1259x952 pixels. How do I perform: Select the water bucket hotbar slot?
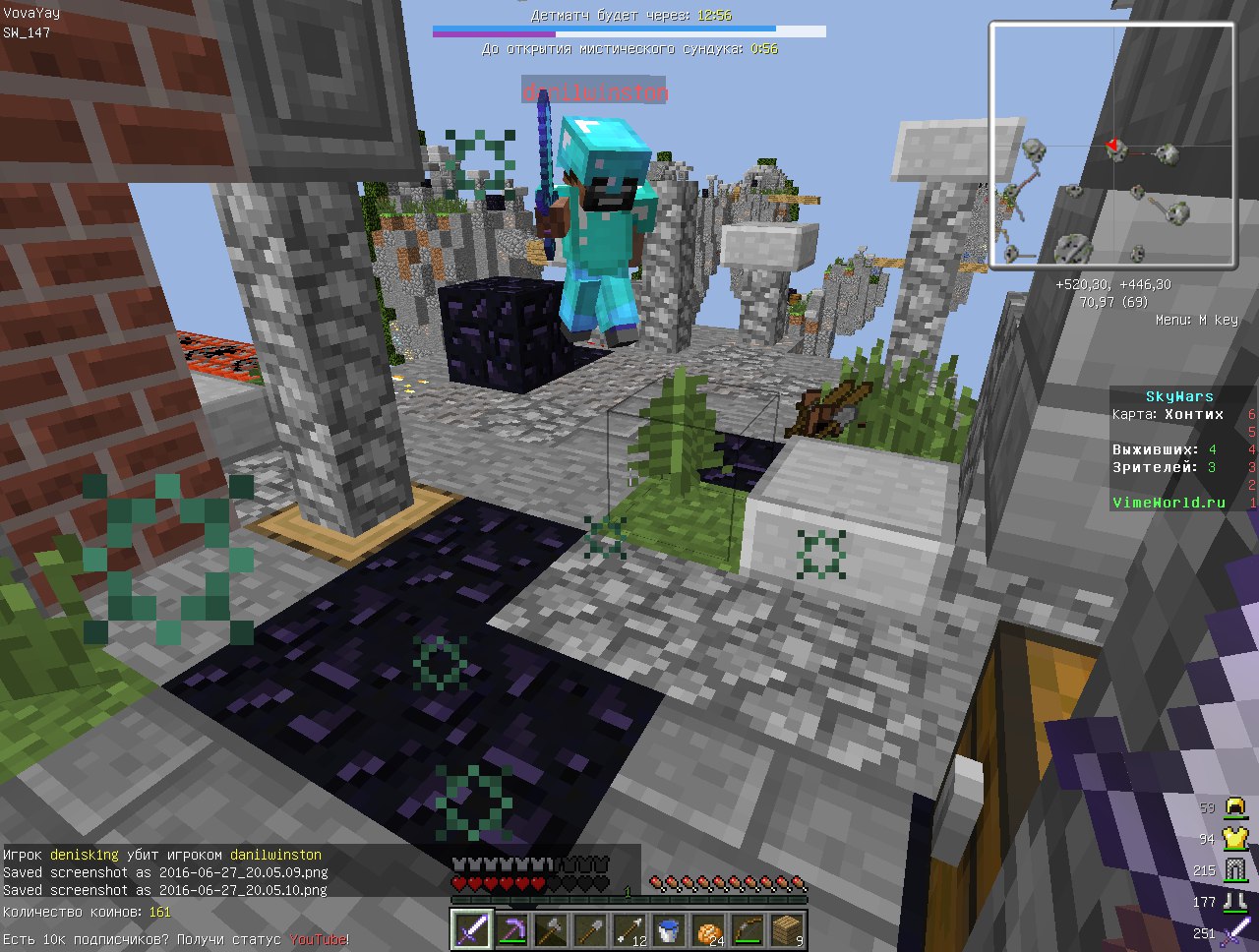point(668,929)
